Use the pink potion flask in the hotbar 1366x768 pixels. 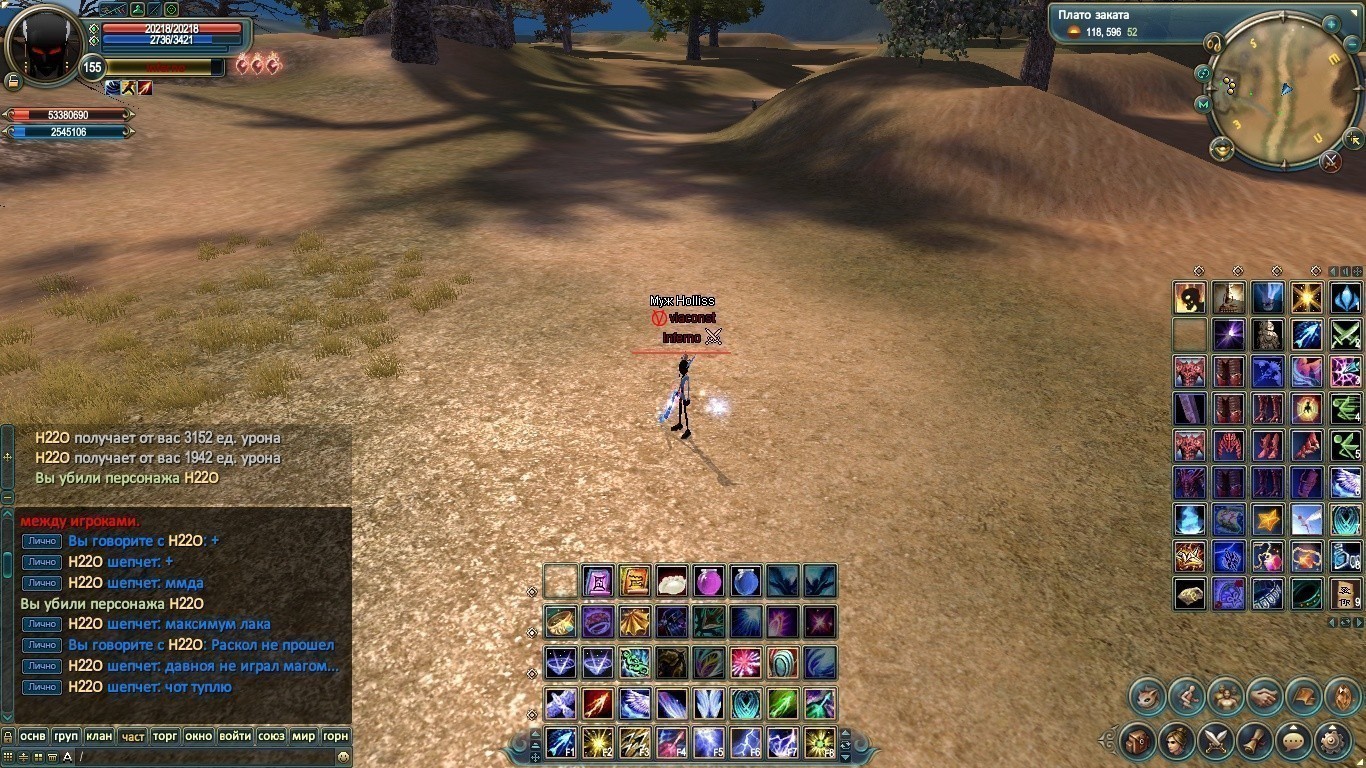coord(708,580)
